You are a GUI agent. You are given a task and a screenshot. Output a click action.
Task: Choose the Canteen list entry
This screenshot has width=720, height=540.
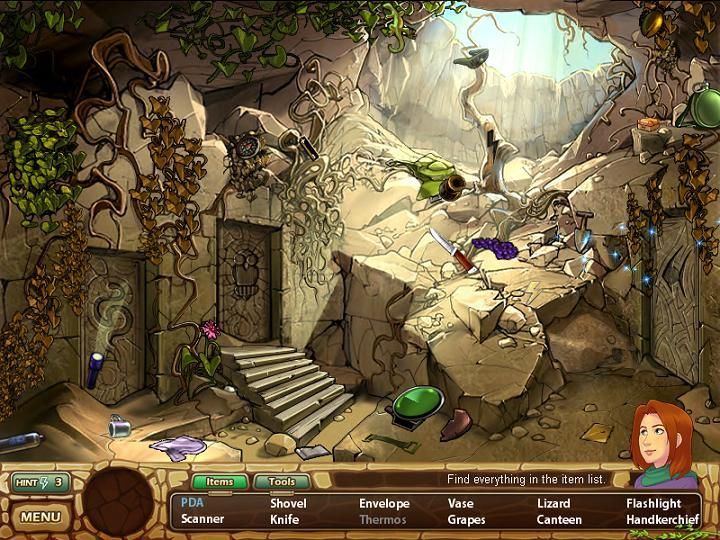tap(559, 520)
